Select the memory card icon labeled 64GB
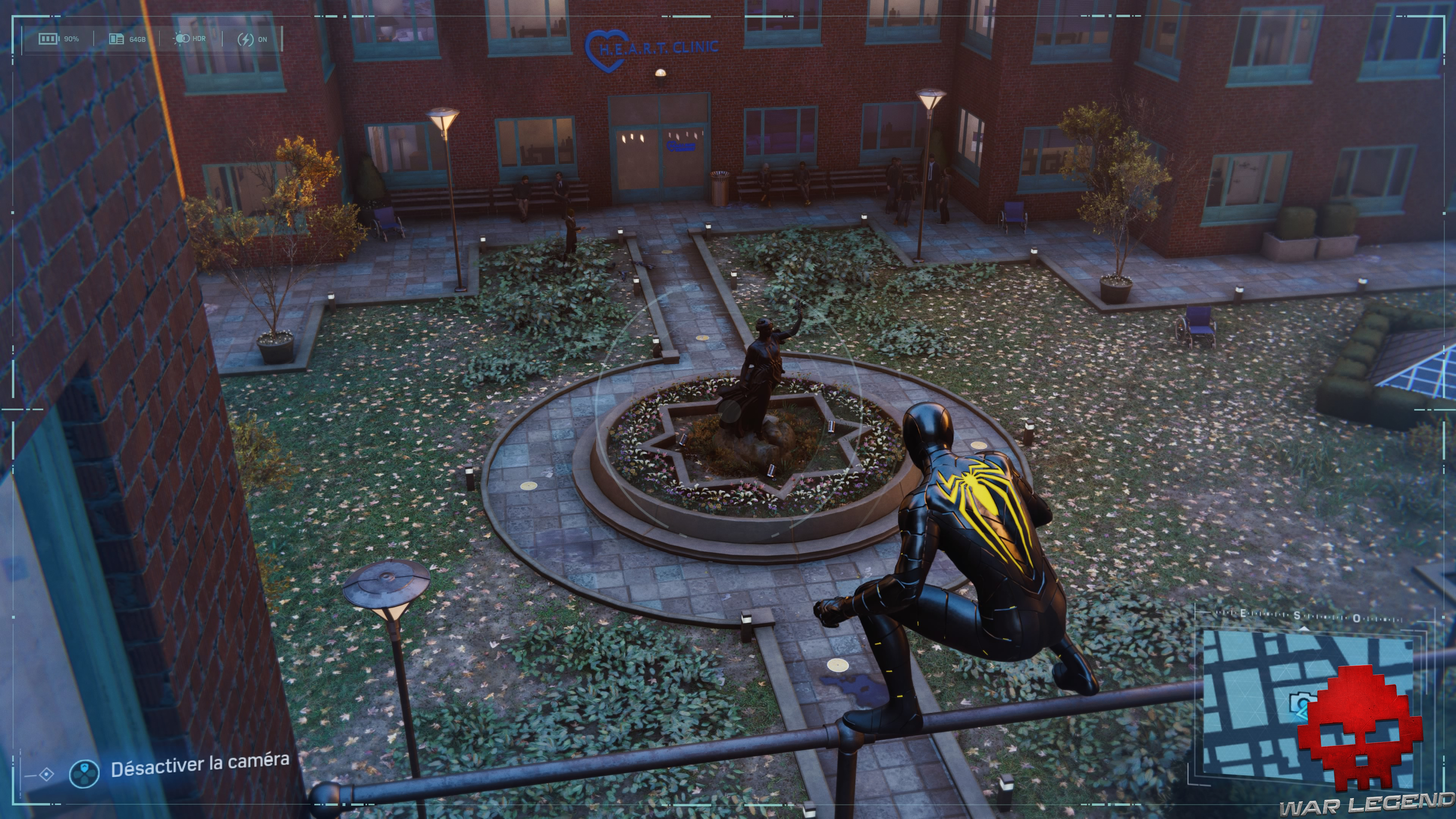This screenshot has height=819, width=1456. pos(116,39)
